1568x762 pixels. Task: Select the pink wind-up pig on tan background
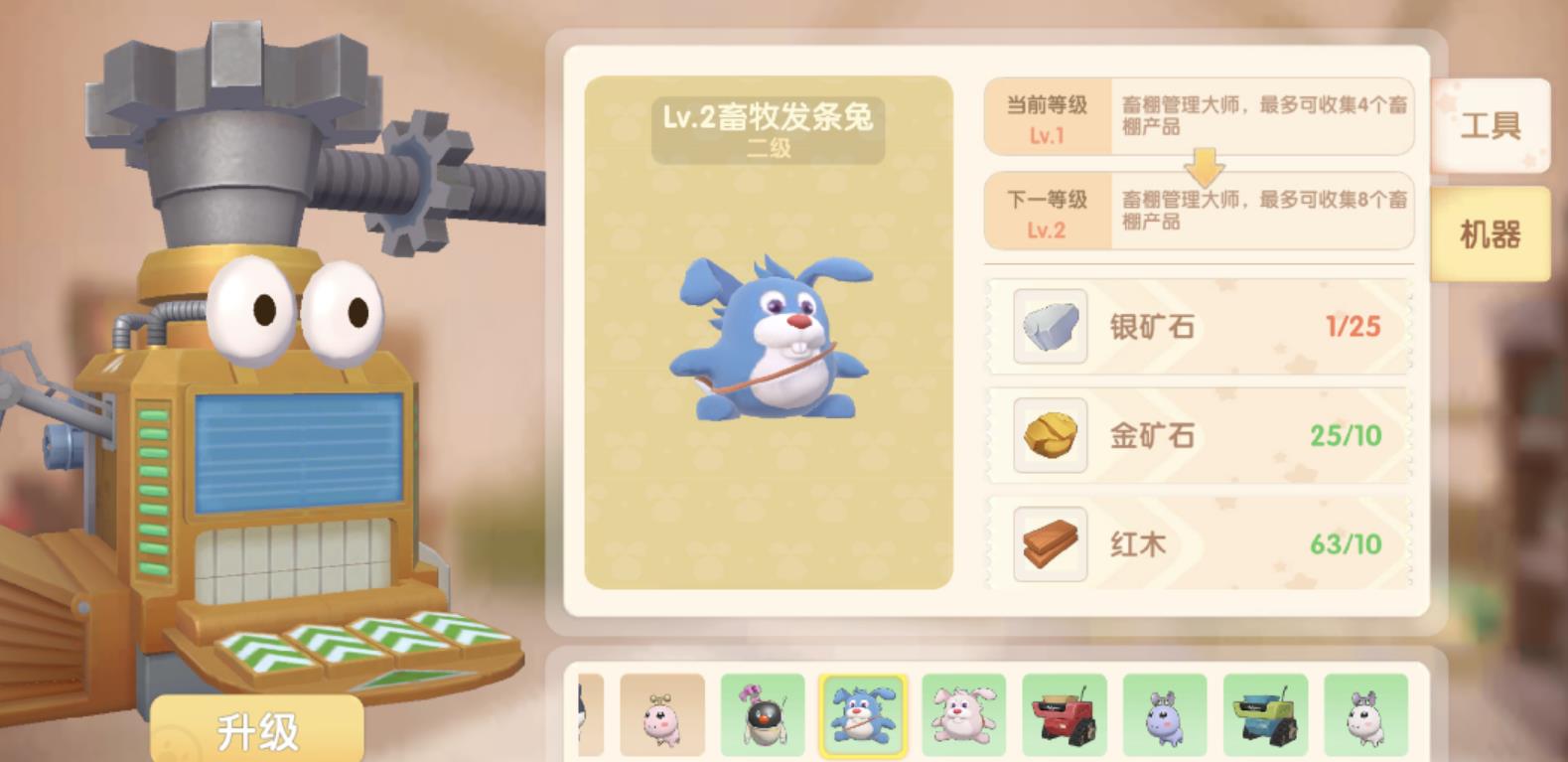(x=661, y=716)
